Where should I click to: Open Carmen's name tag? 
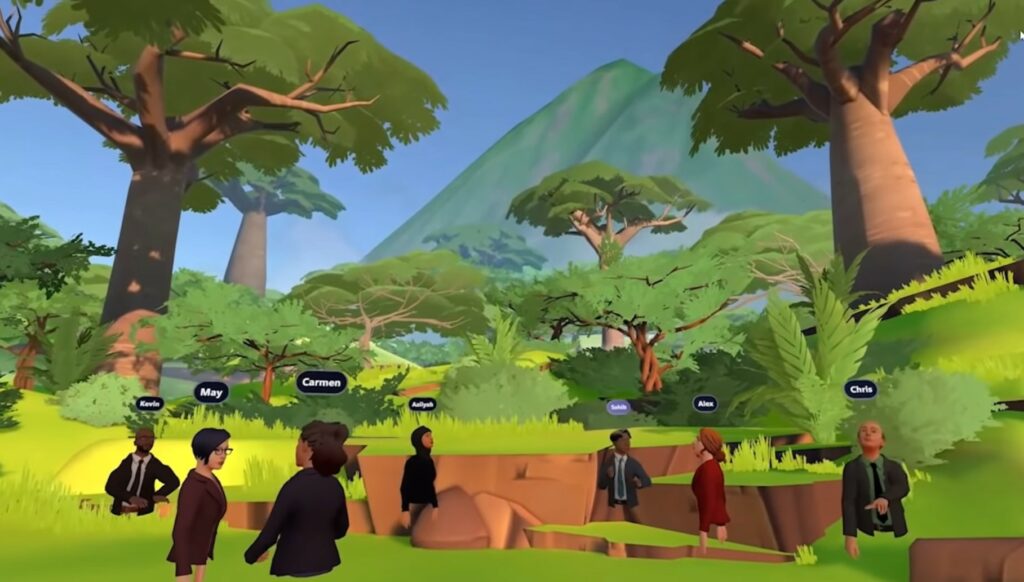tap(322, 382)
